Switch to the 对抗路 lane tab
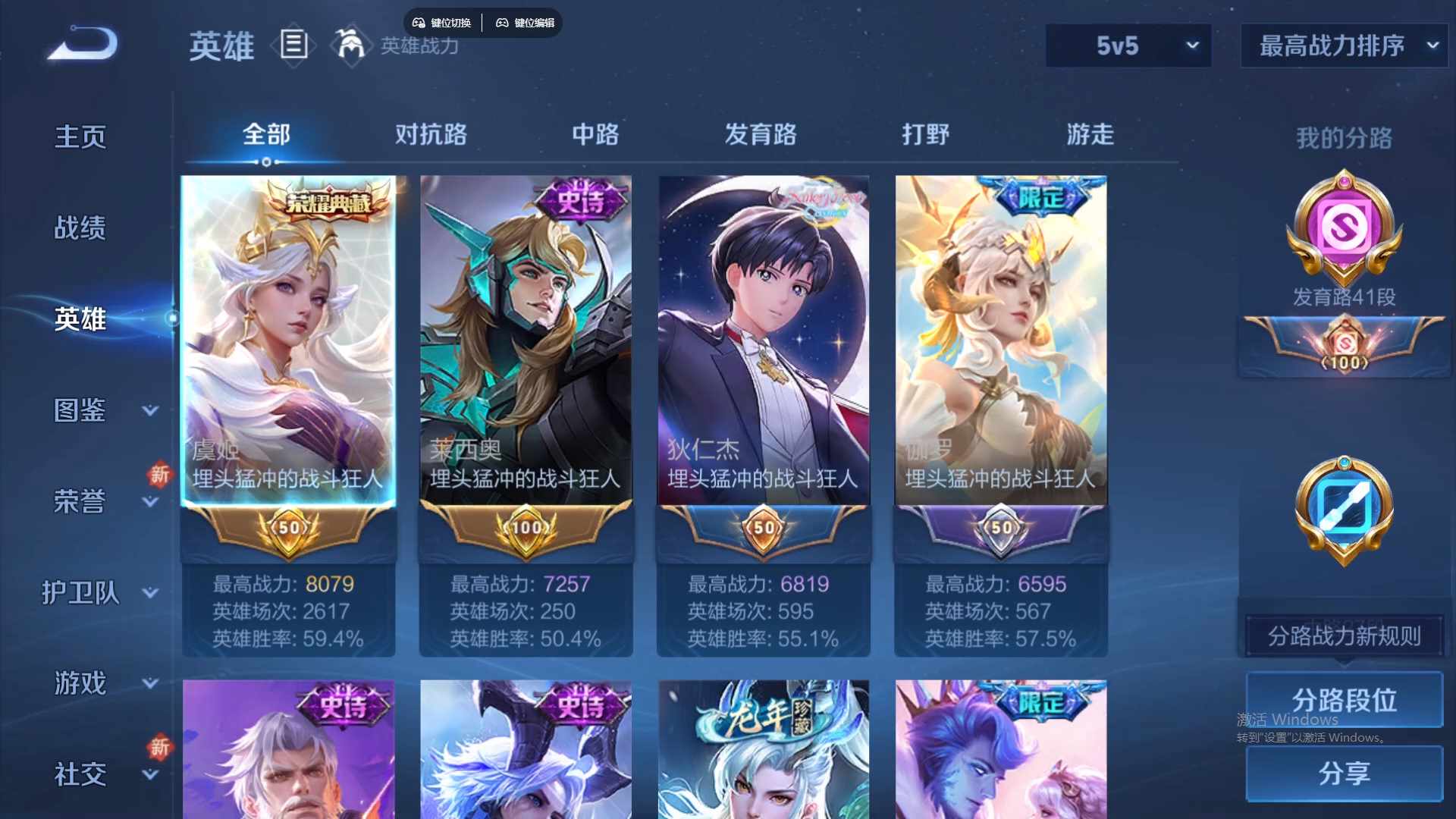 coord(431,134)
